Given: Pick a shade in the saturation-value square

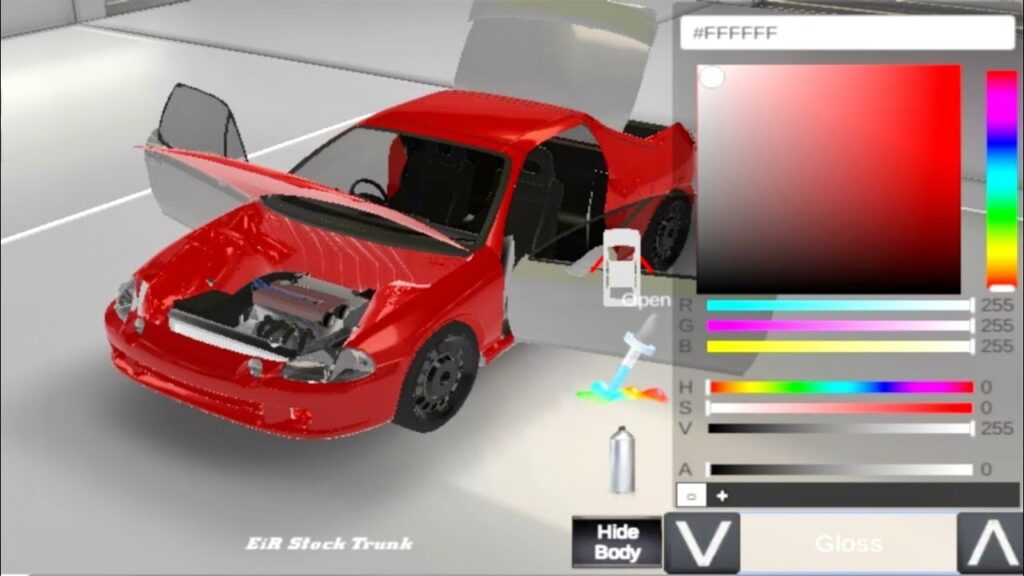Looking at the screenshot, I should [828, 180].
